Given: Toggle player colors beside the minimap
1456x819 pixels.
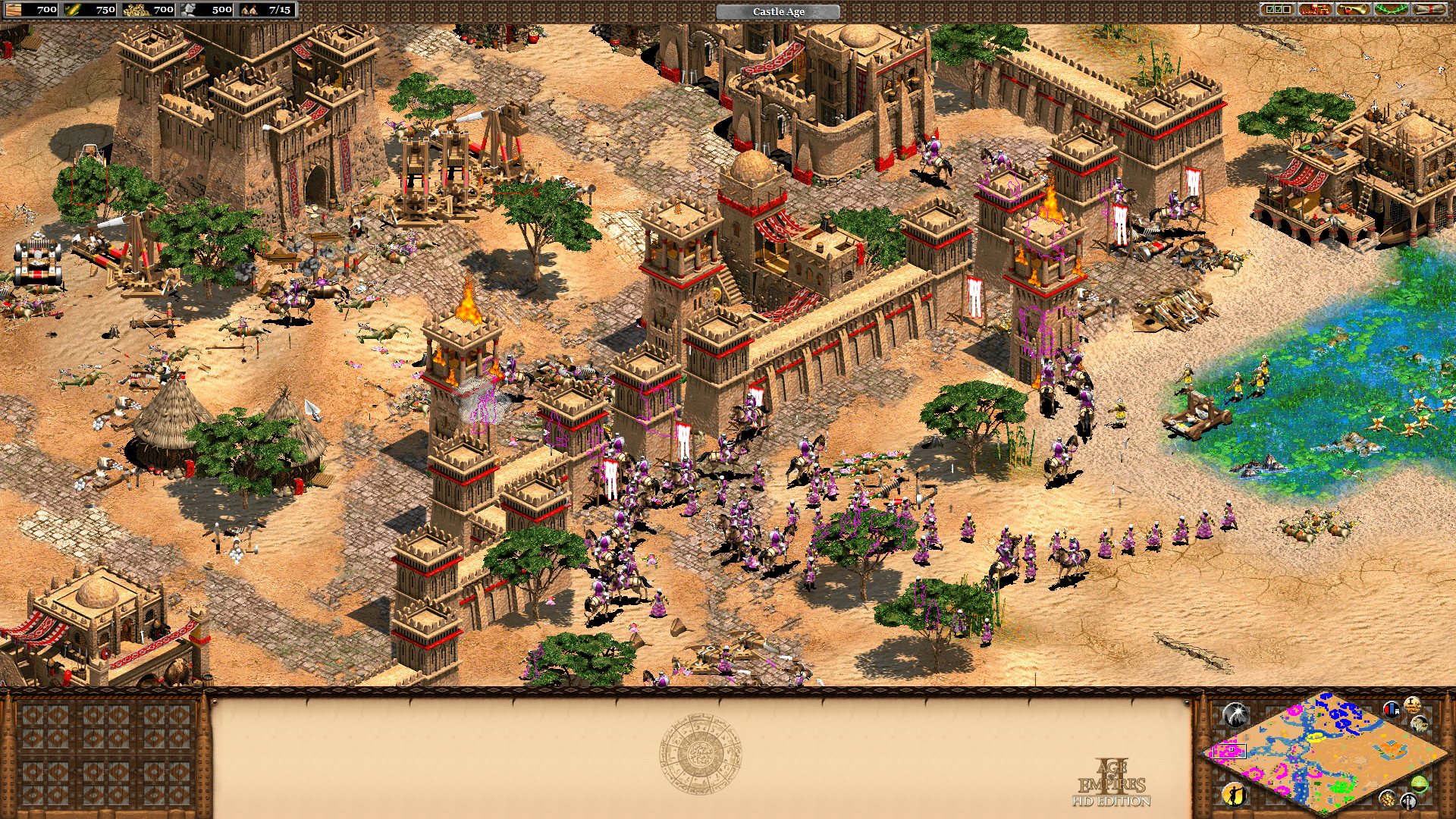Looking at the screenshot, I should (x=1392, y=711).
